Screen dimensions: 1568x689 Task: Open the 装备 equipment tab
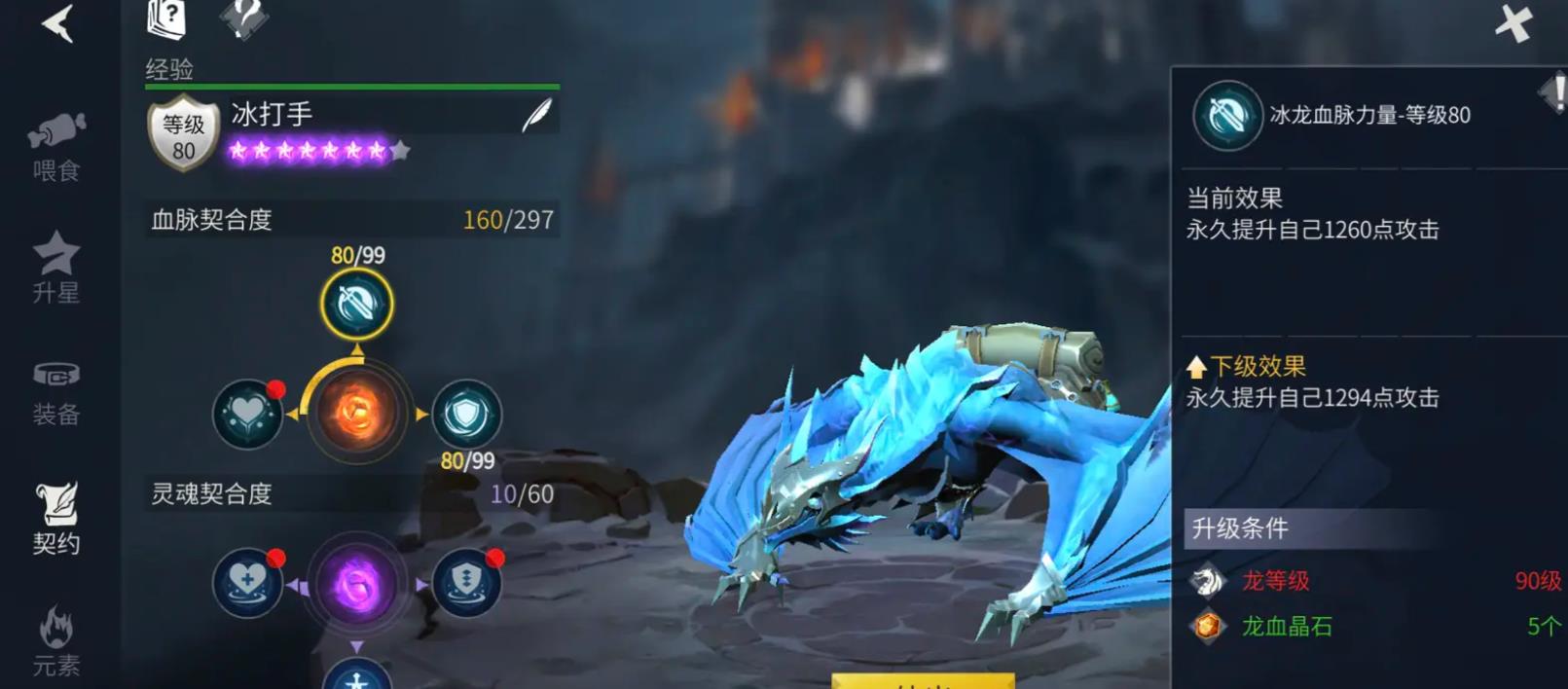pyautogui.click(x=56, y=393)
